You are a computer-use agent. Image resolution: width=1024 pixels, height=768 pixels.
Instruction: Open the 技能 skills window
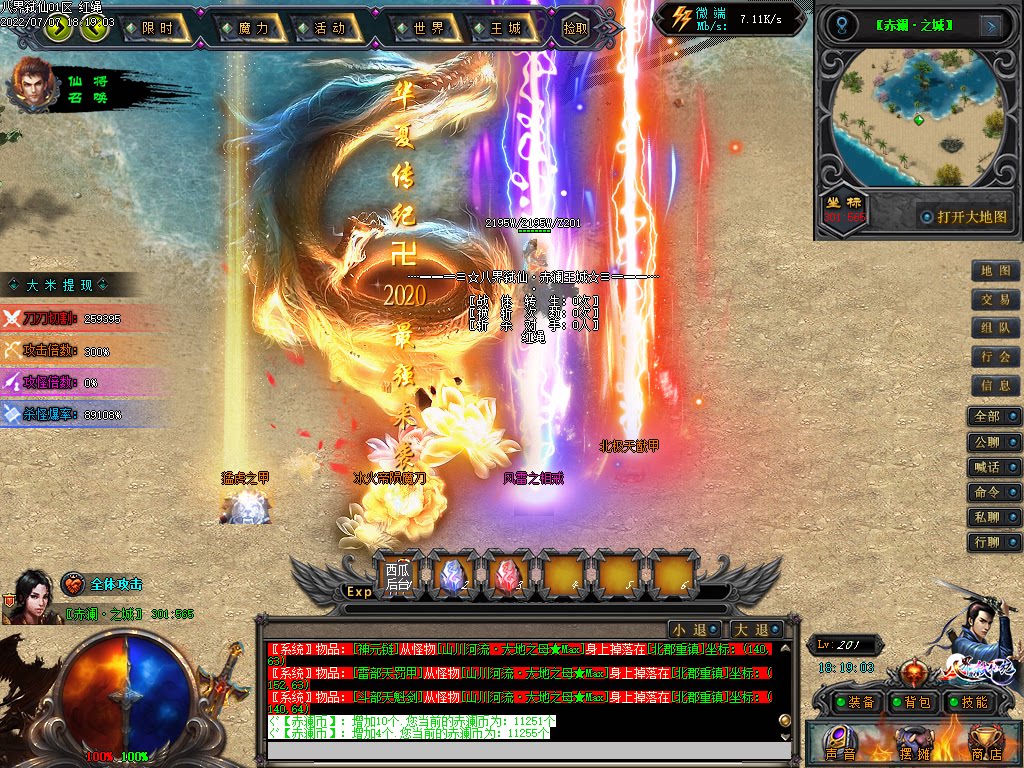click(968, 703)
